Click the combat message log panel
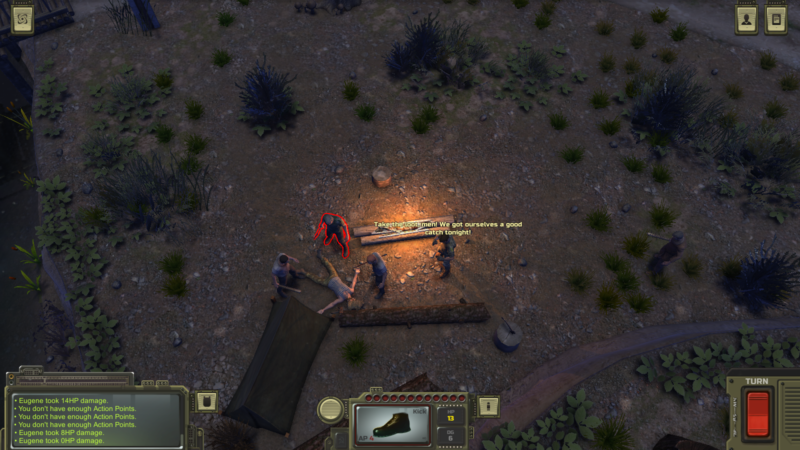The width and height of the screenshot is (800, 450). (96, 418)
